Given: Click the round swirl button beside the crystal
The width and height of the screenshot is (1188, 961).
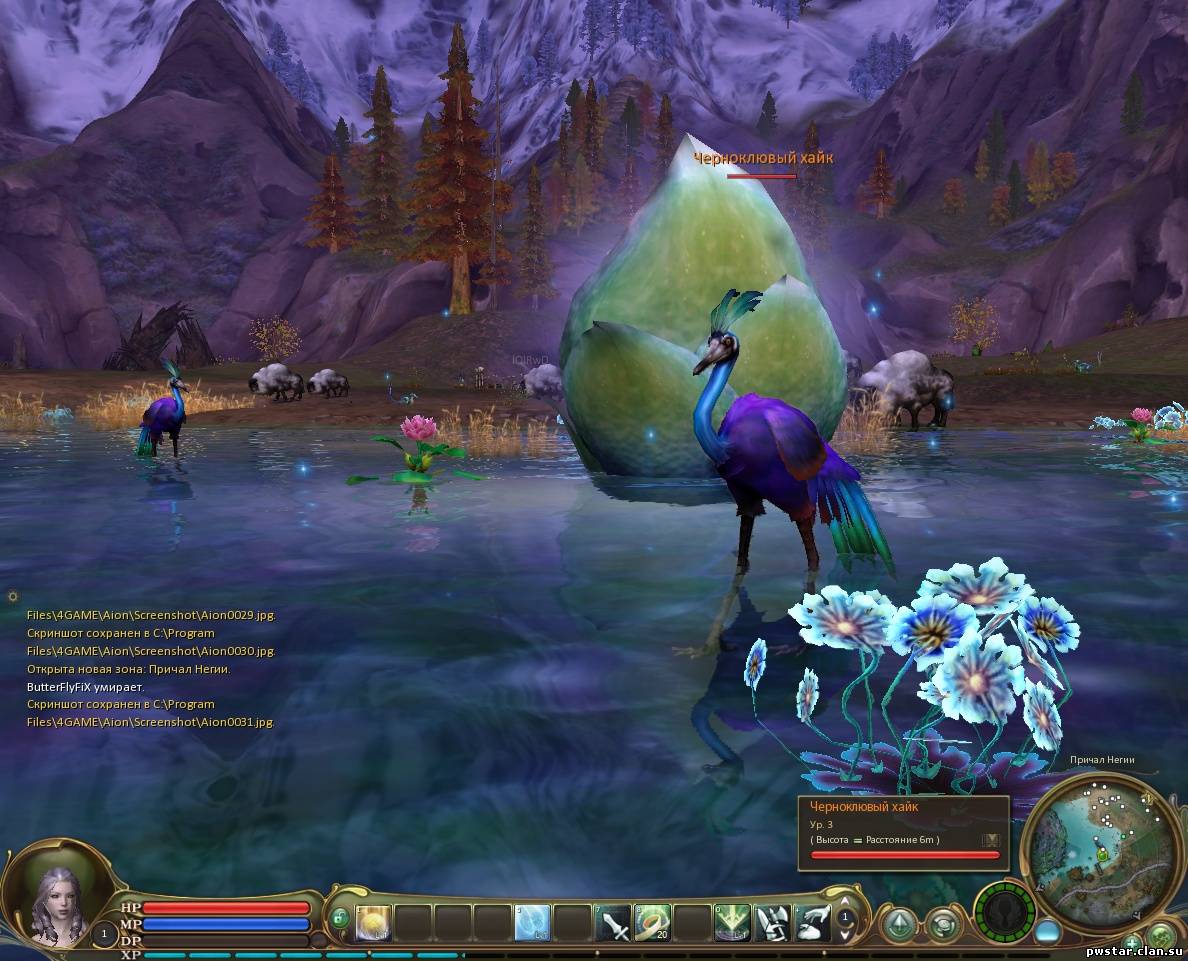Looking at the screenshot, I should (x=943, y=923).
